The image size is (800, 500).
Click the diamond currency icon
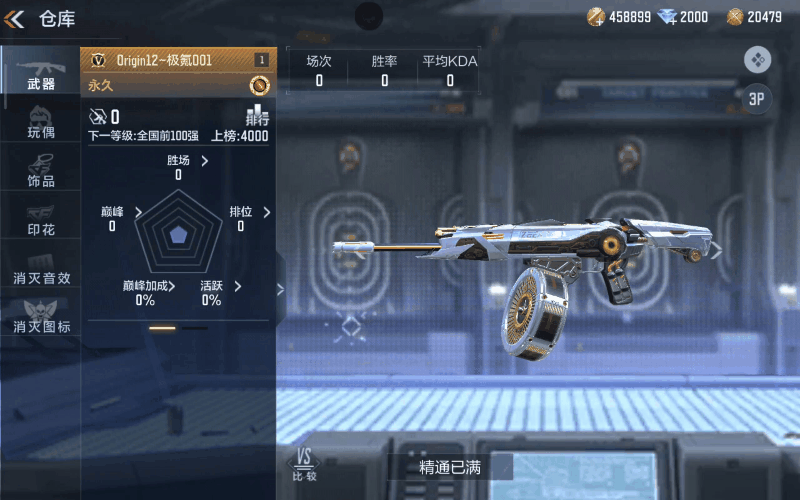(670, 17)
